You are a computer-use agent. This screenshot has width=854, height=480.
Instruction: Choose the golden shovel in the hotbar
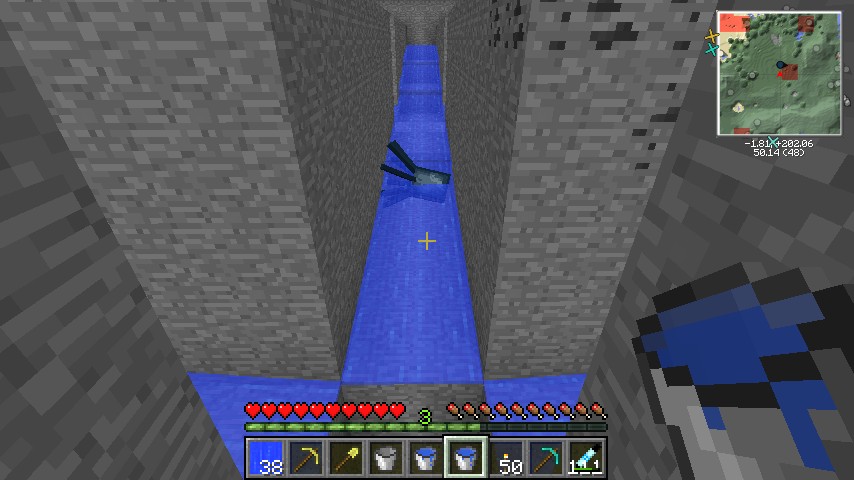345,458
